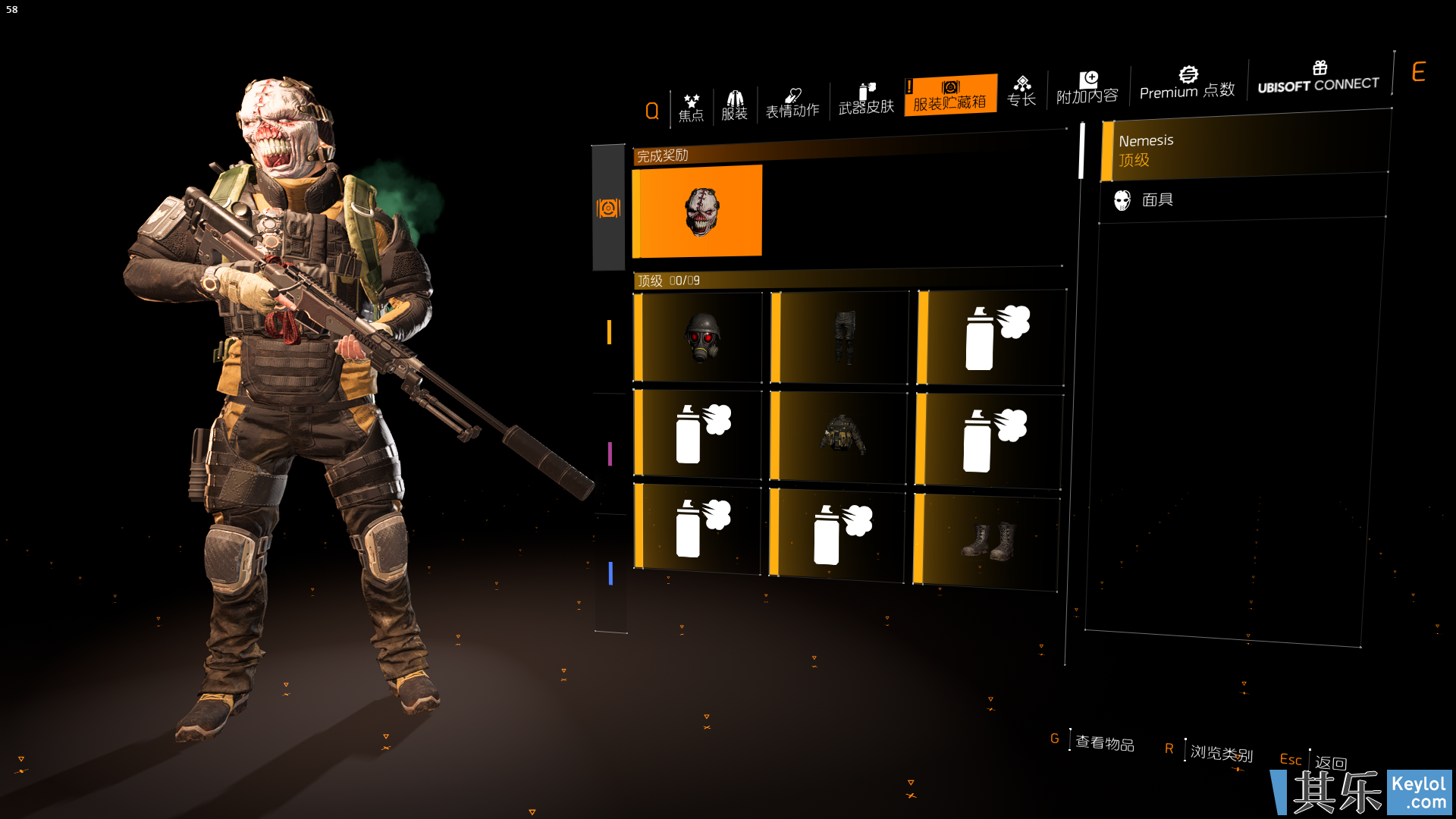Image resolution: width=1456 pixels, height=819 pixels.
Task: Select the combat boots apparel item
Action: 988,540
